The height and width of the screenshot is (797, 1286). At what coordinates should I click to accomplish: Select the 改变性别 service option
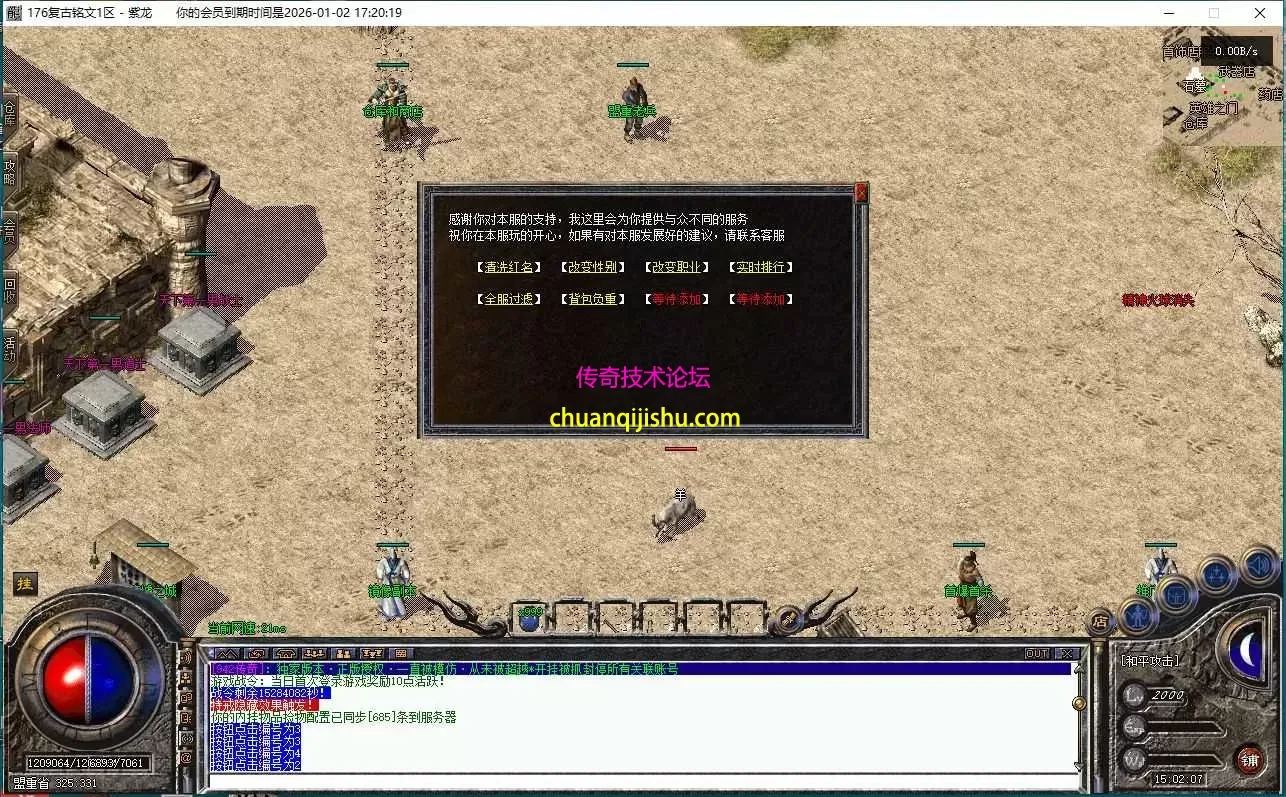594,267
